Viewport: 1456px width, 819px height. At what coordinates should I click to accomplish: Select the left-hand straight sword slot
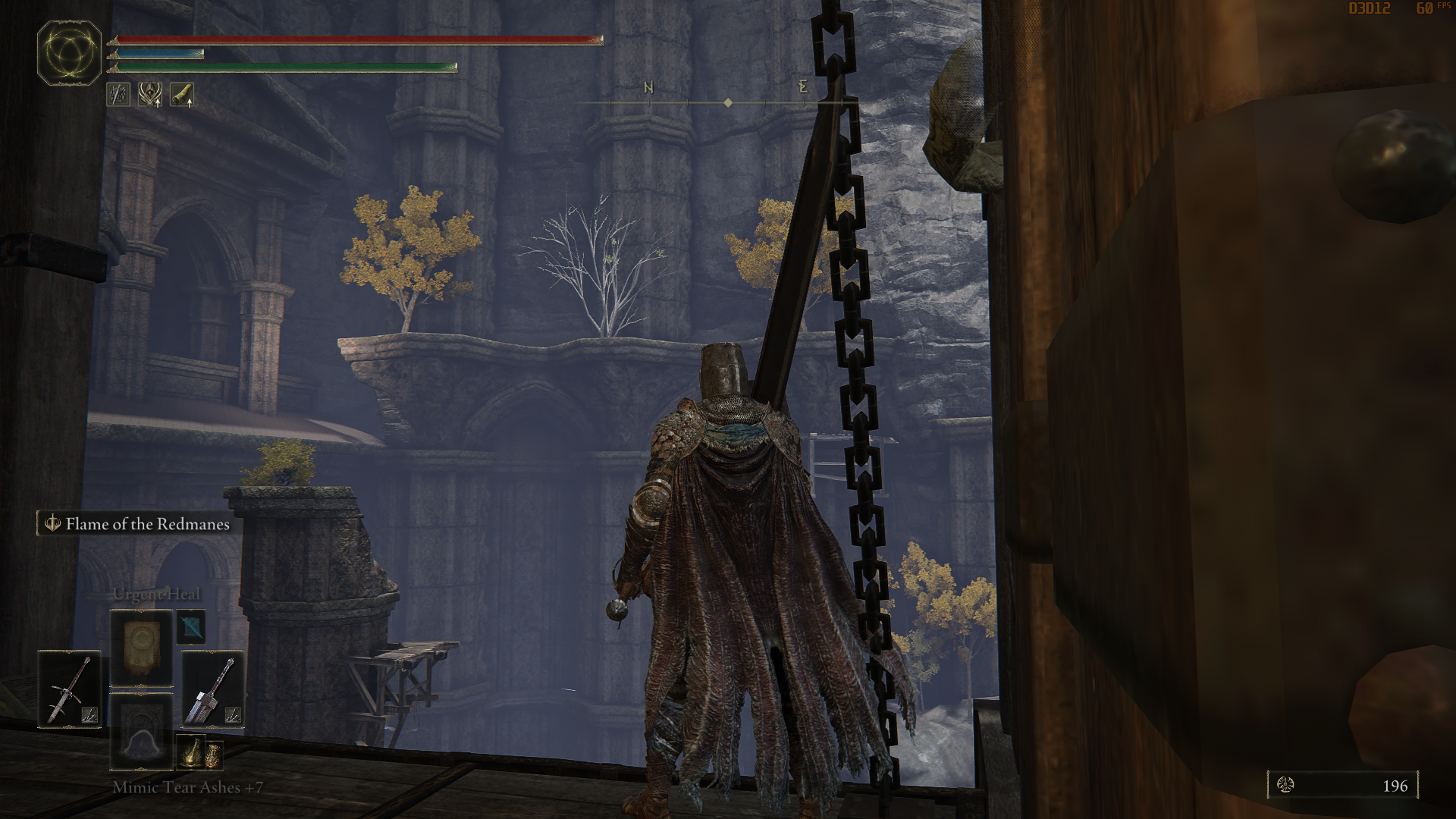[70, 688]
